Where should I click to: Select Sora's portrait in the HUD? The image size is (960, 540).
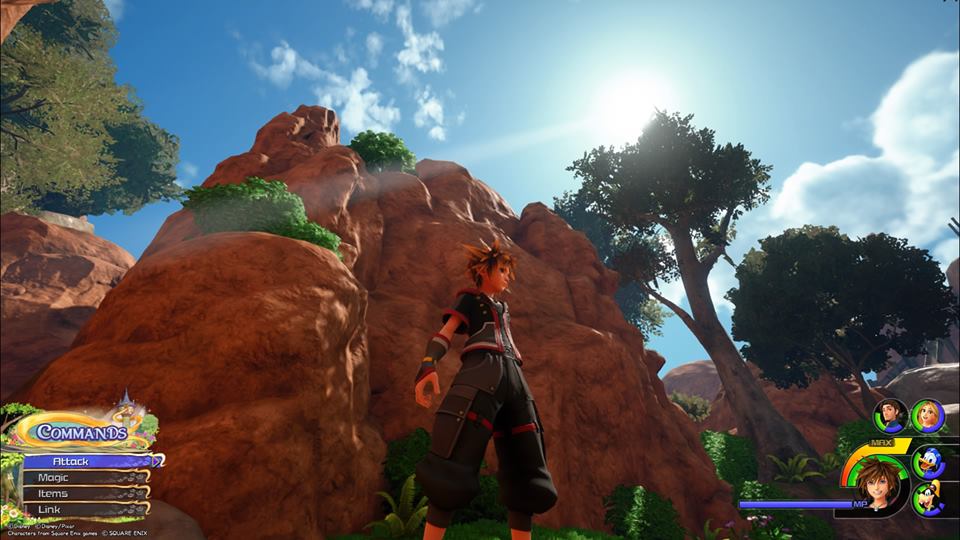[878, 485]
